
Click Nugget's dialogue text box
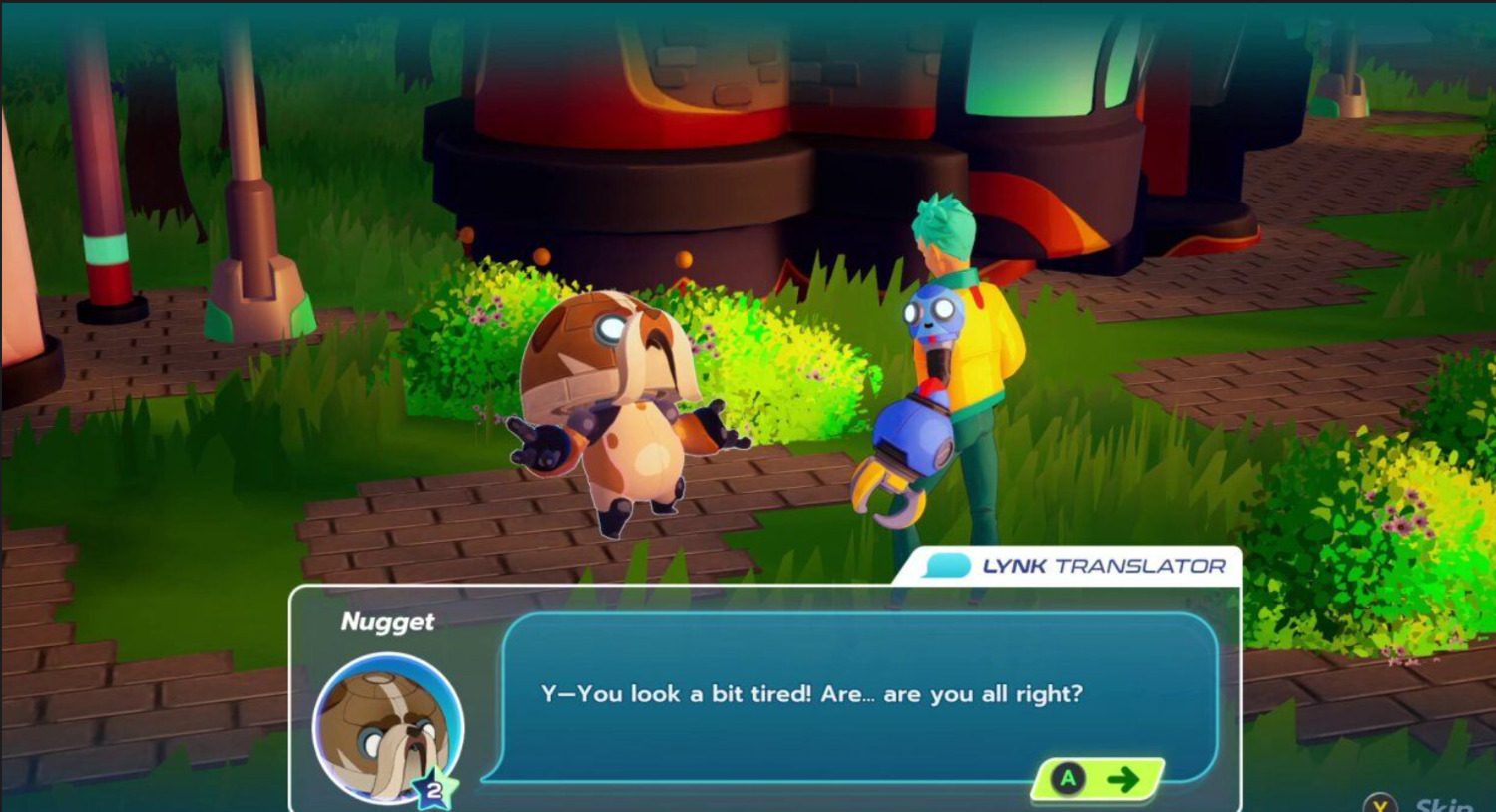tap(858, 695)
